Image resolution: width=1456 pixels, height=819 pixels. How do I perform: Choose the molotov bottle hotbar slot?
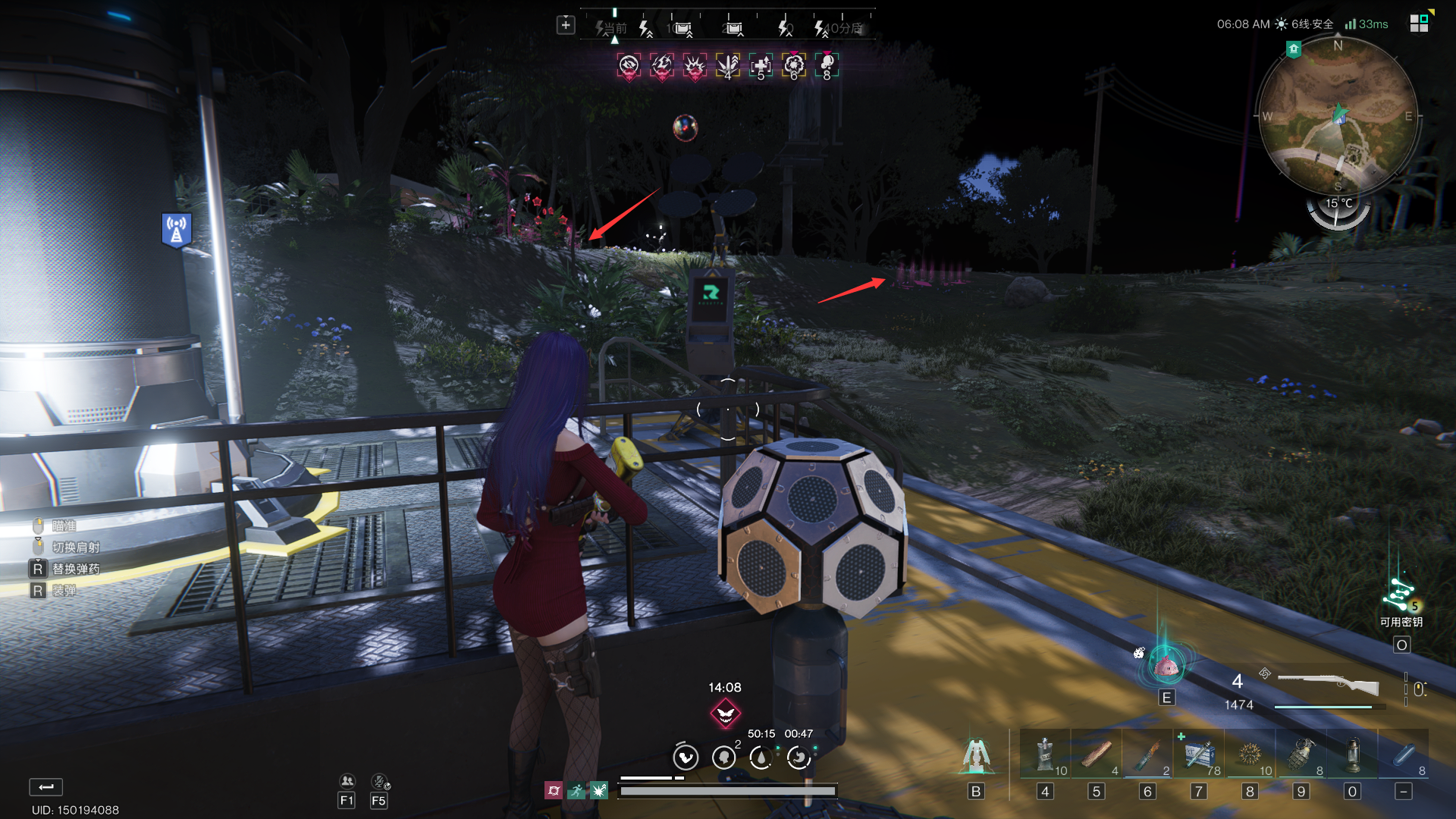click(x=1148, y=755)
